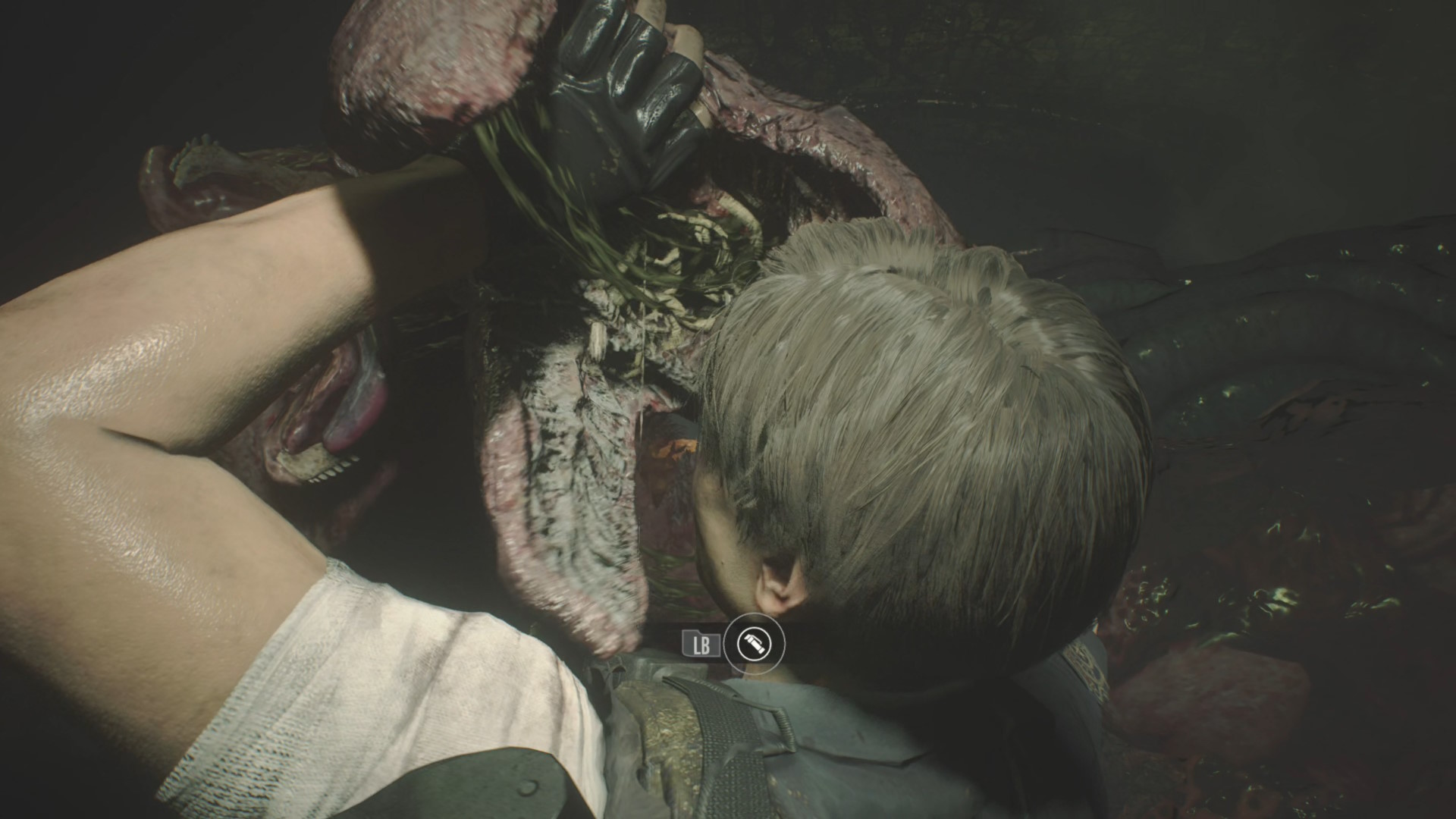Select the circular defensive grenade icon
This screenshot has height=819, width=1456.
[x=755, y=645]
